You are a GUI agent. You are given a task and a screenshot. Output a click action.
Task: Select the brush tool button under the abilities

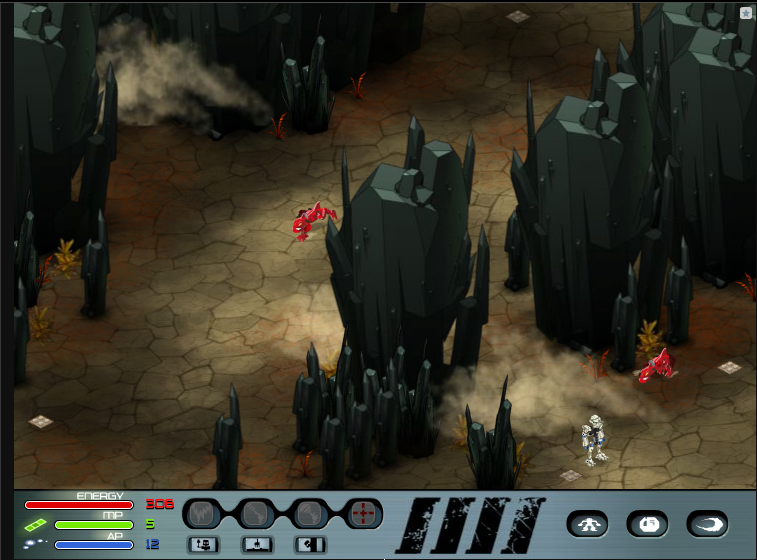pyautogui.click(x=256, y=545)
